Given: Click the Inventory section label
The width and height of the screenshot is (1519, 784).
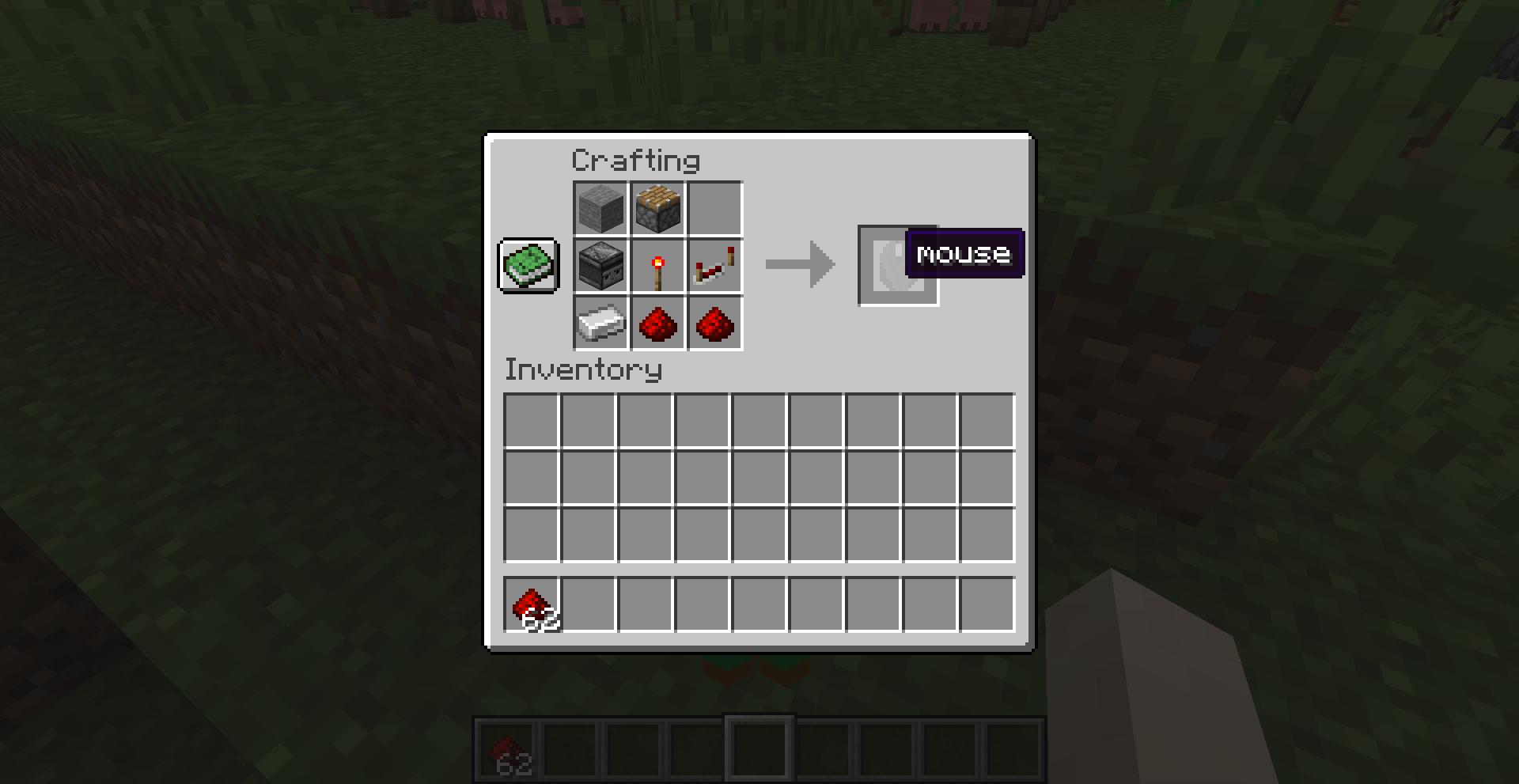Looking at the screenshot, I should [x=583, y=370].
